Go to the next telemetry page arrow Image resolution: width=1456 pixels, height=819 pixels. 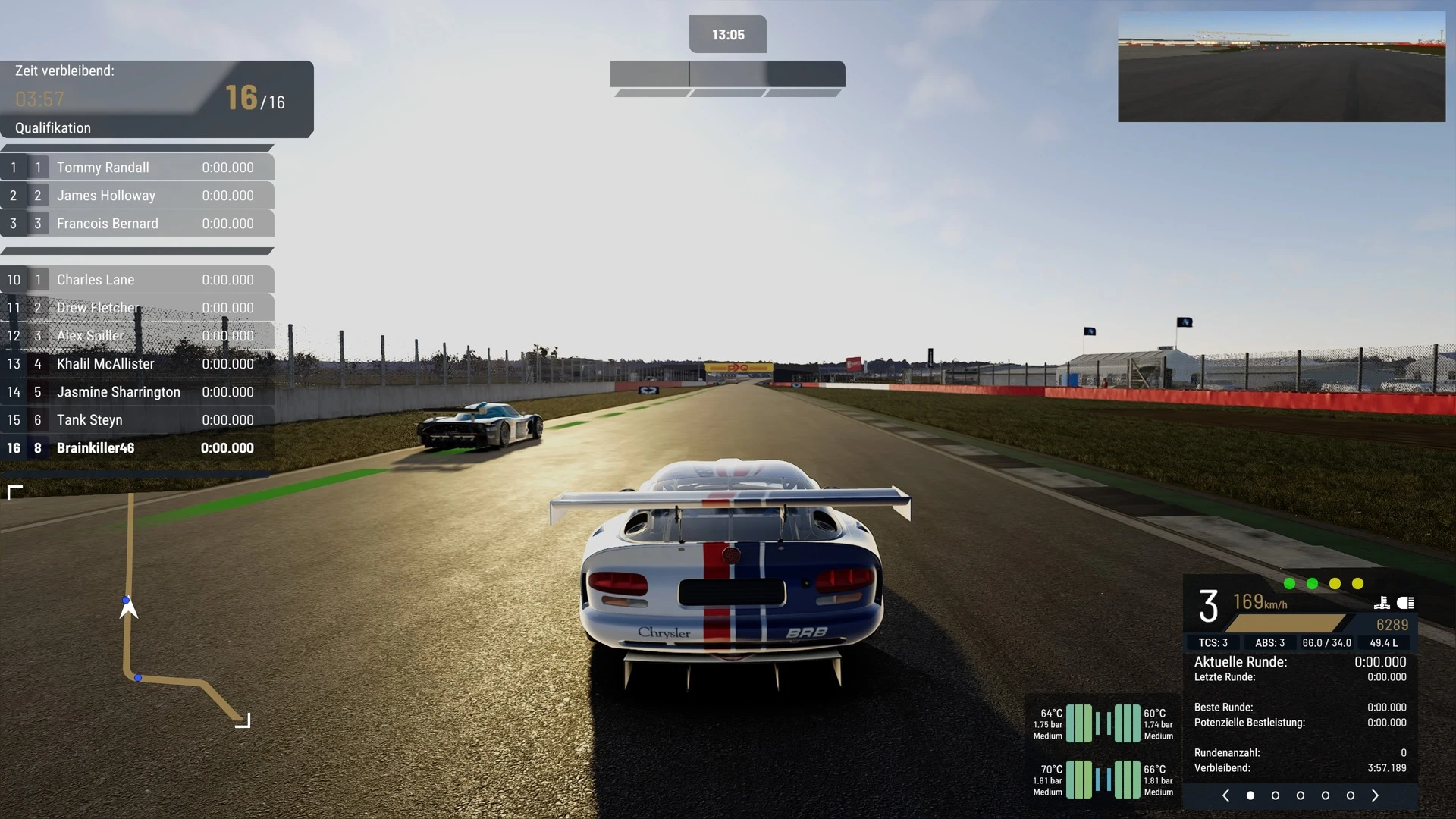[1375, 795]
